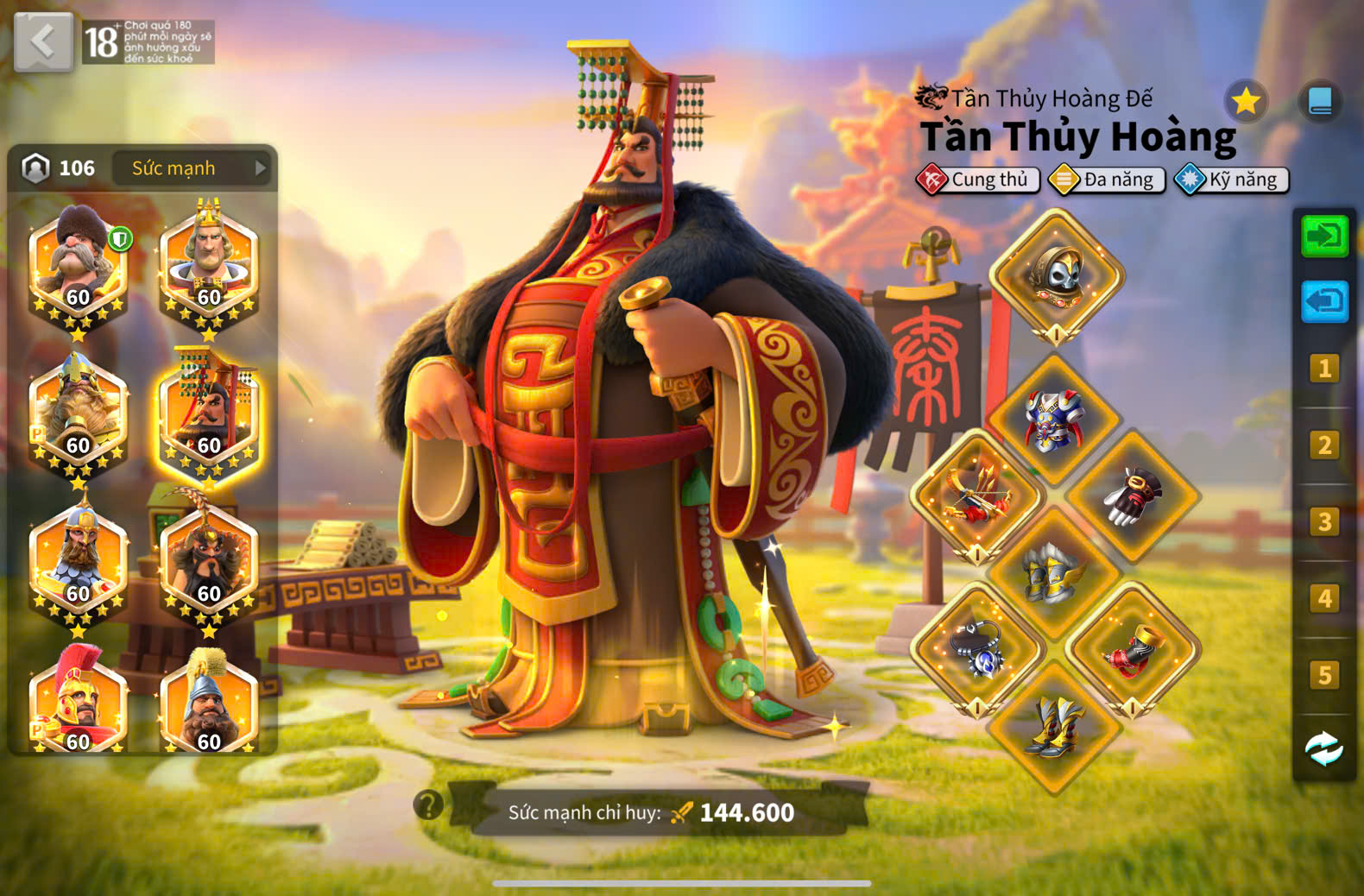Viewport: 1364px width, 896px height.
Task: Select the chest armor equipment slot
Action: 1054,420
